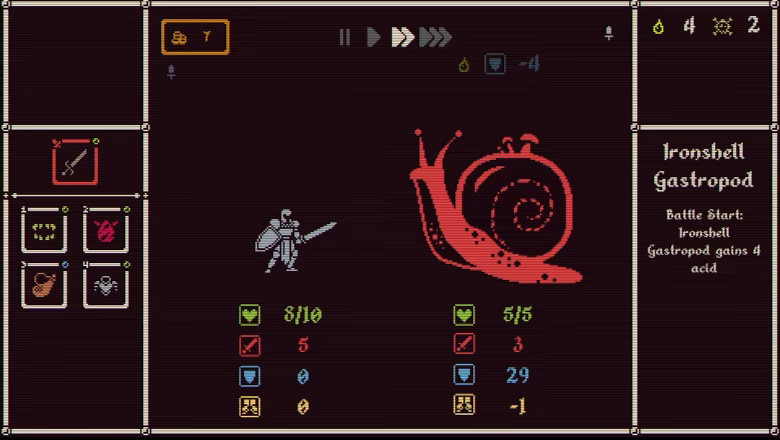
Task: Click the orange gold coins box
Action: (195, 38)
